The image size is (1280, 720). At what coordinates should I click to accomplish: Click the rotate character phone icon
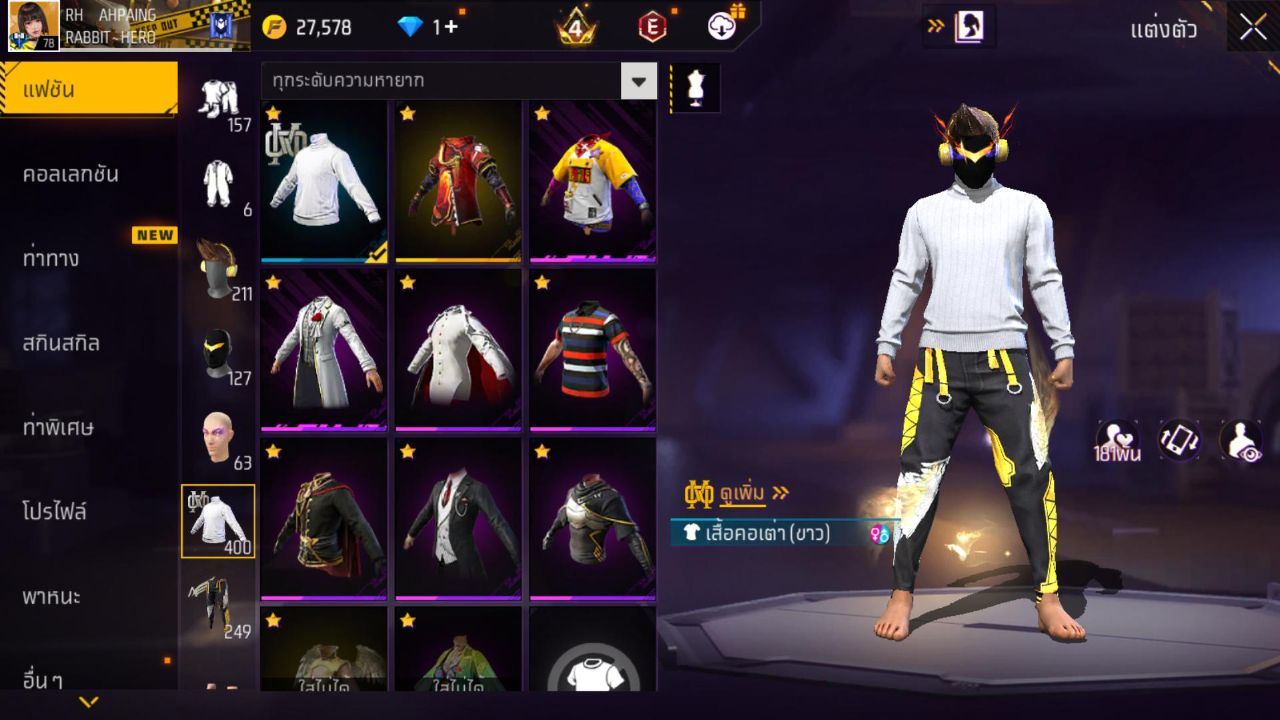[x=1176, y=440]
